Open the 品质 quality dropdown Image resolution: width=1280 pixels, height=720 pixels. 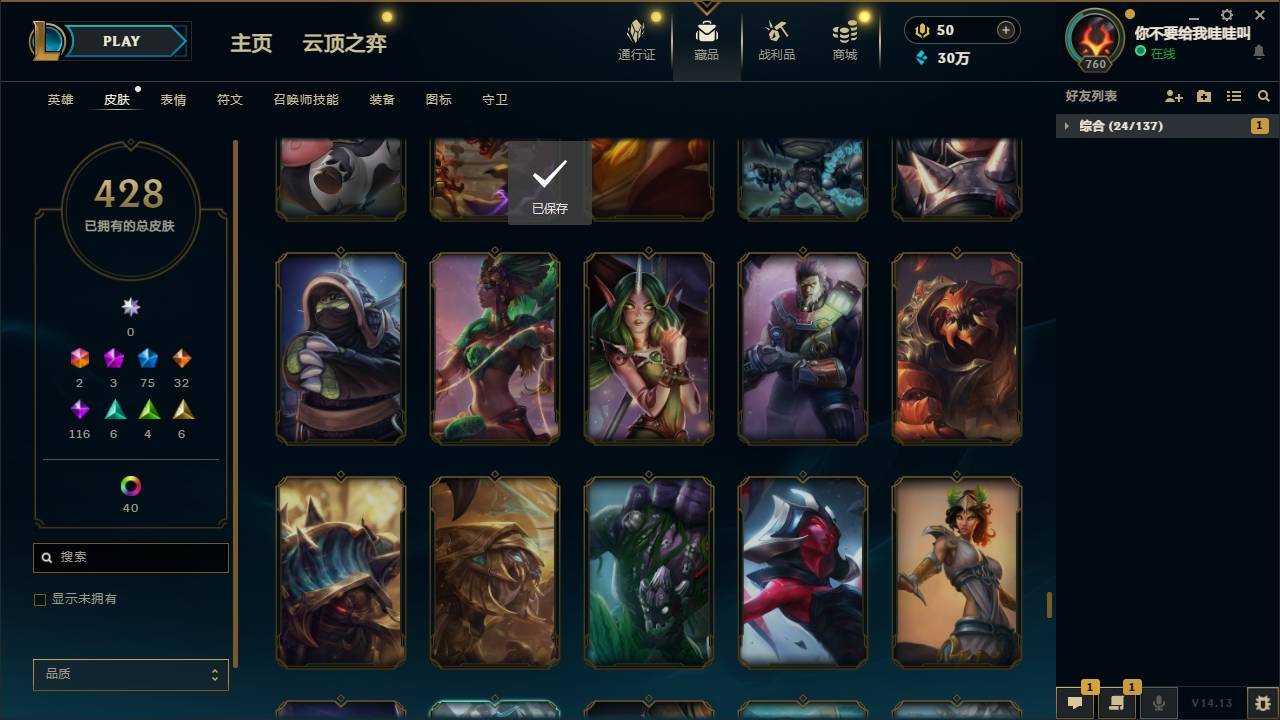click(130, 674)
